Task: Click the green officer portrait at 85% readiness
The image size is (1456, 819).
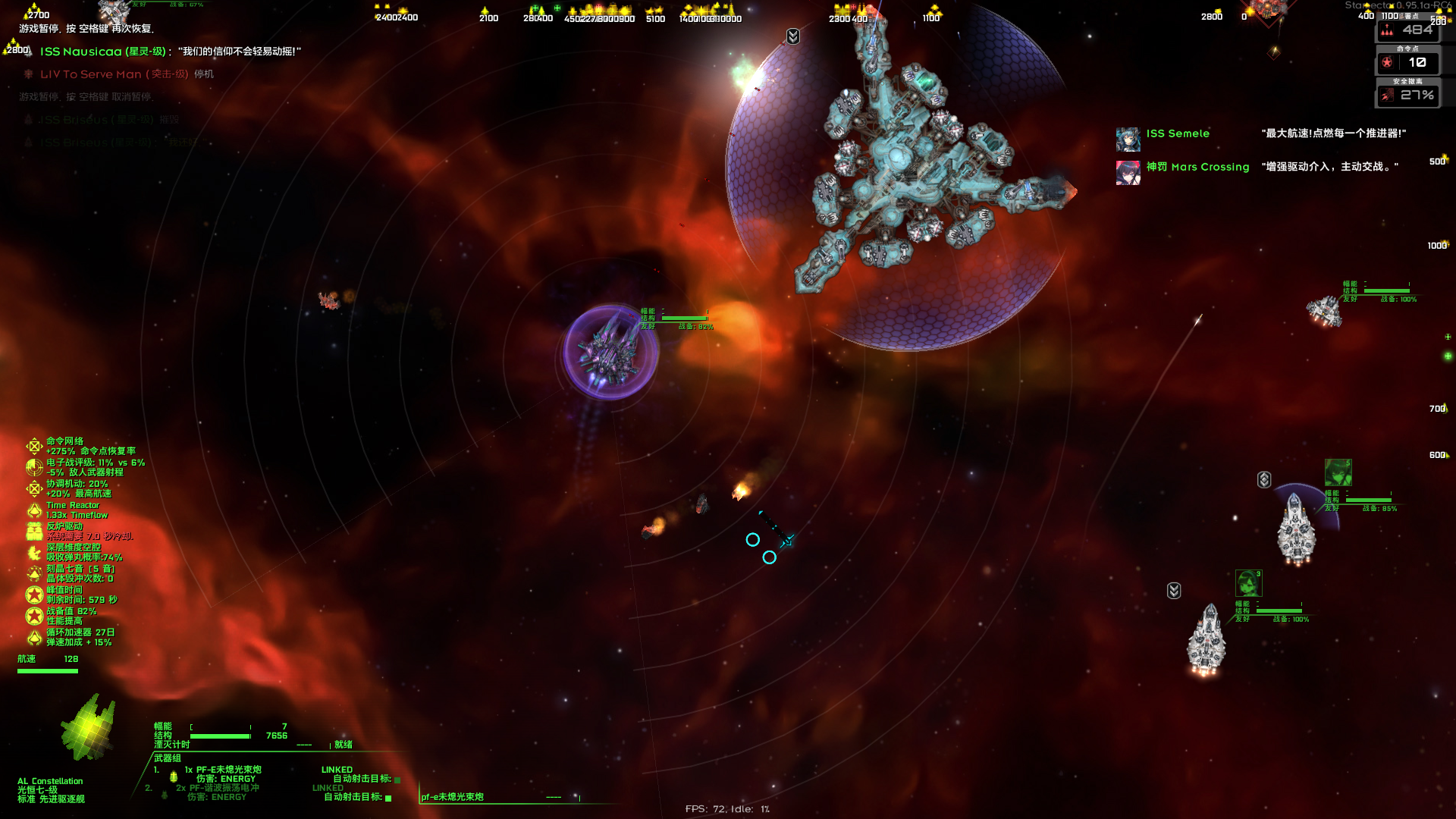Action: 1338,472
